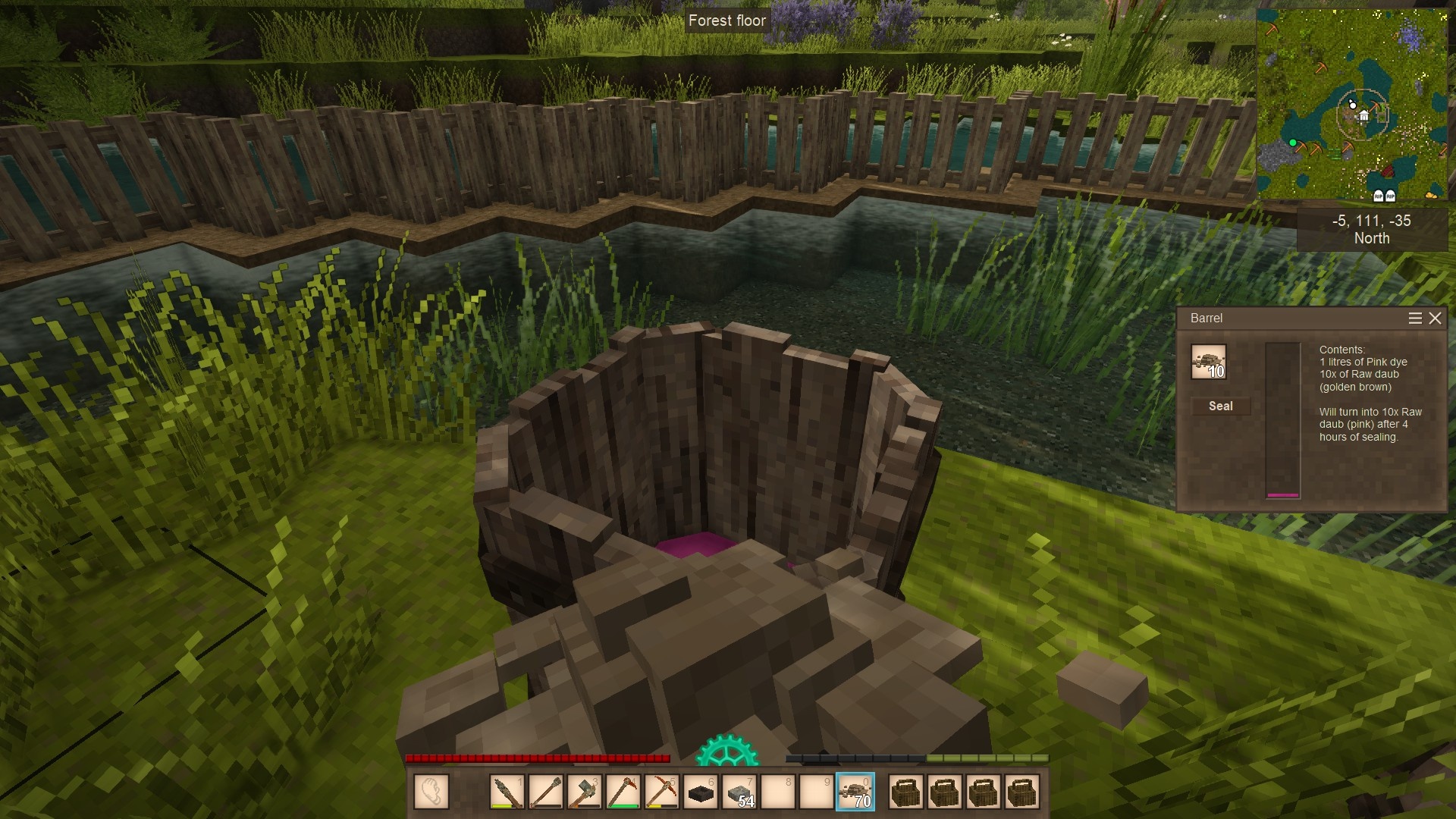Click the off-hand slot with hand outline

[x=431, y=792]
